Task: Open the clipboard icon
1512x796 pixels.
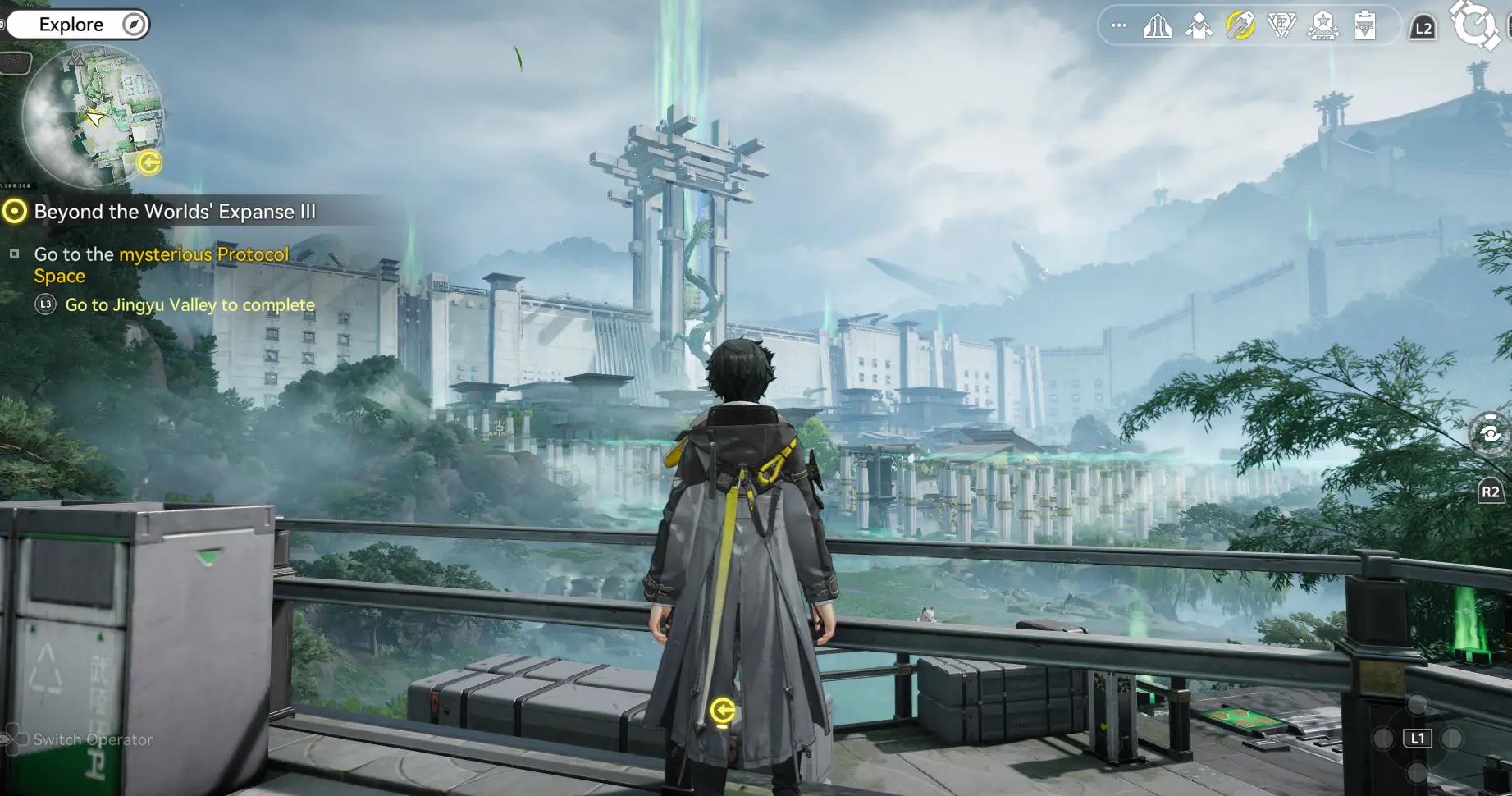Action: coord(1365,26)
